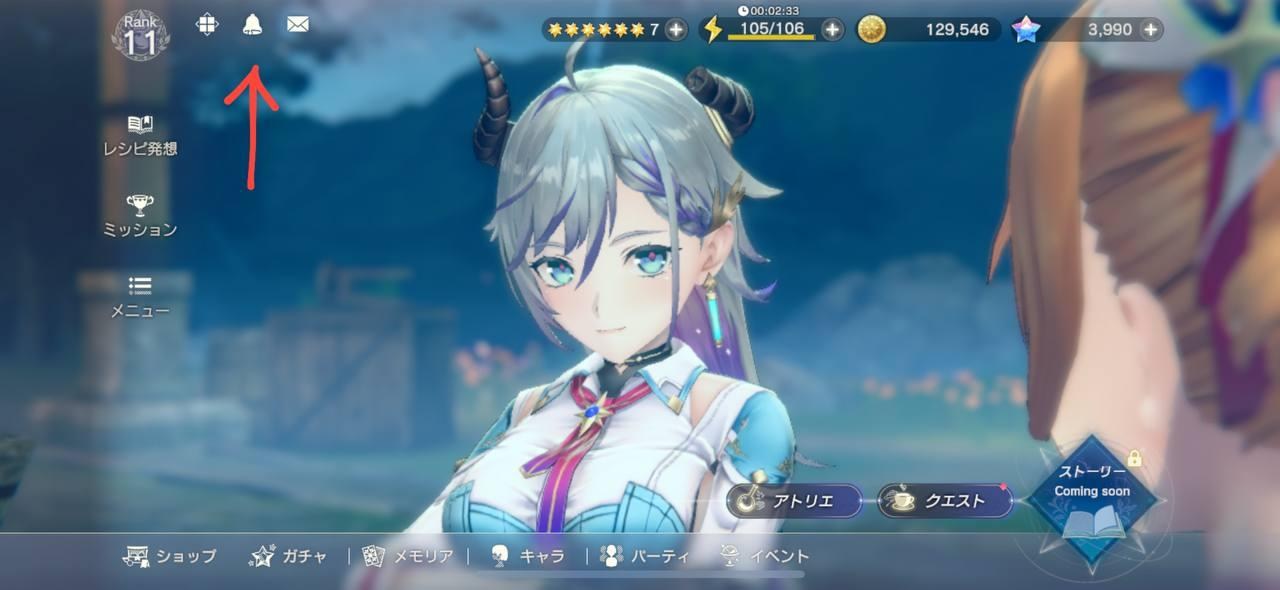
Task: Tap the four-way layout icon
Action: point(207,25)
